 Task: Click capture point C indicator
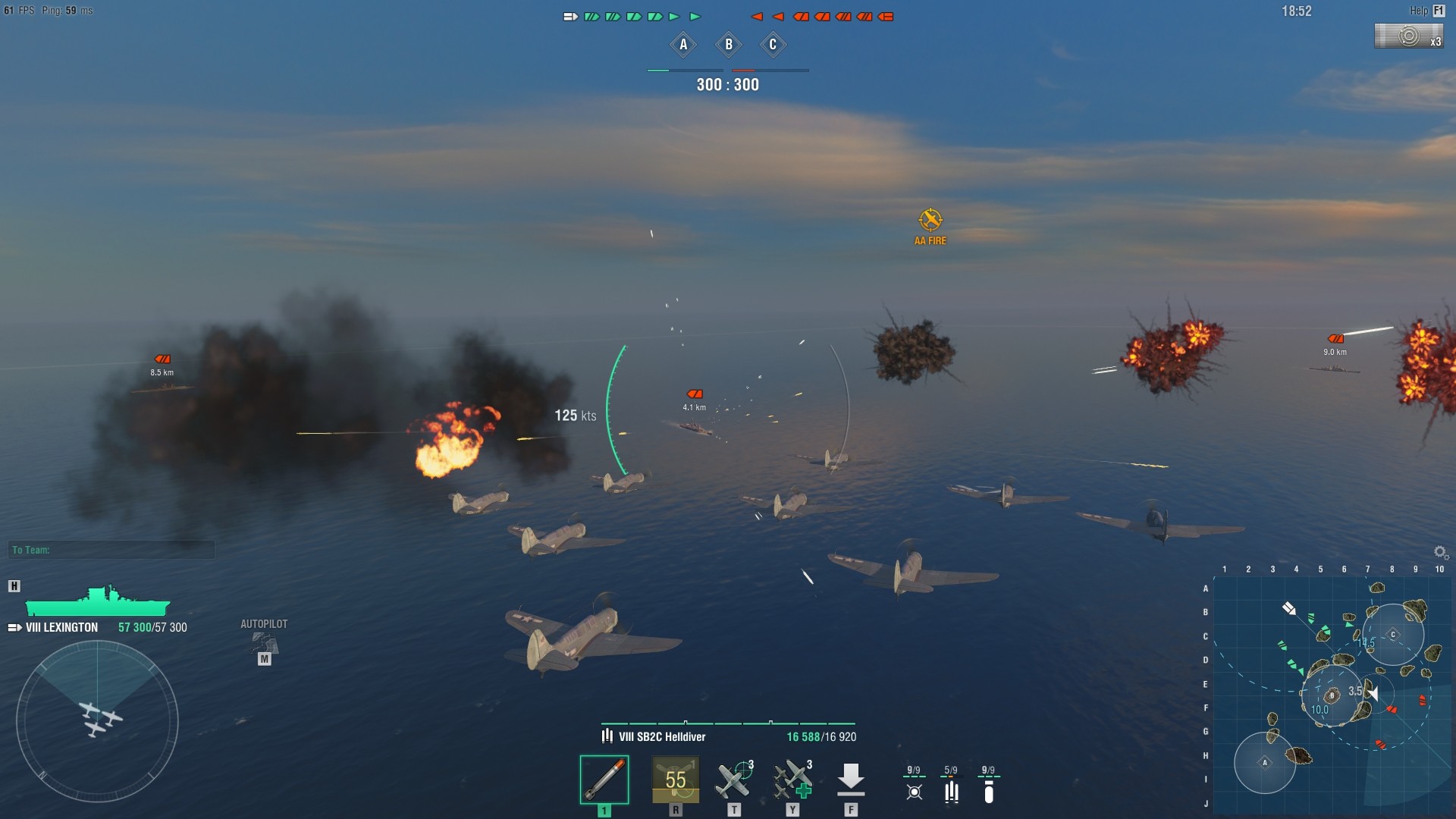[x=773, y=45]
